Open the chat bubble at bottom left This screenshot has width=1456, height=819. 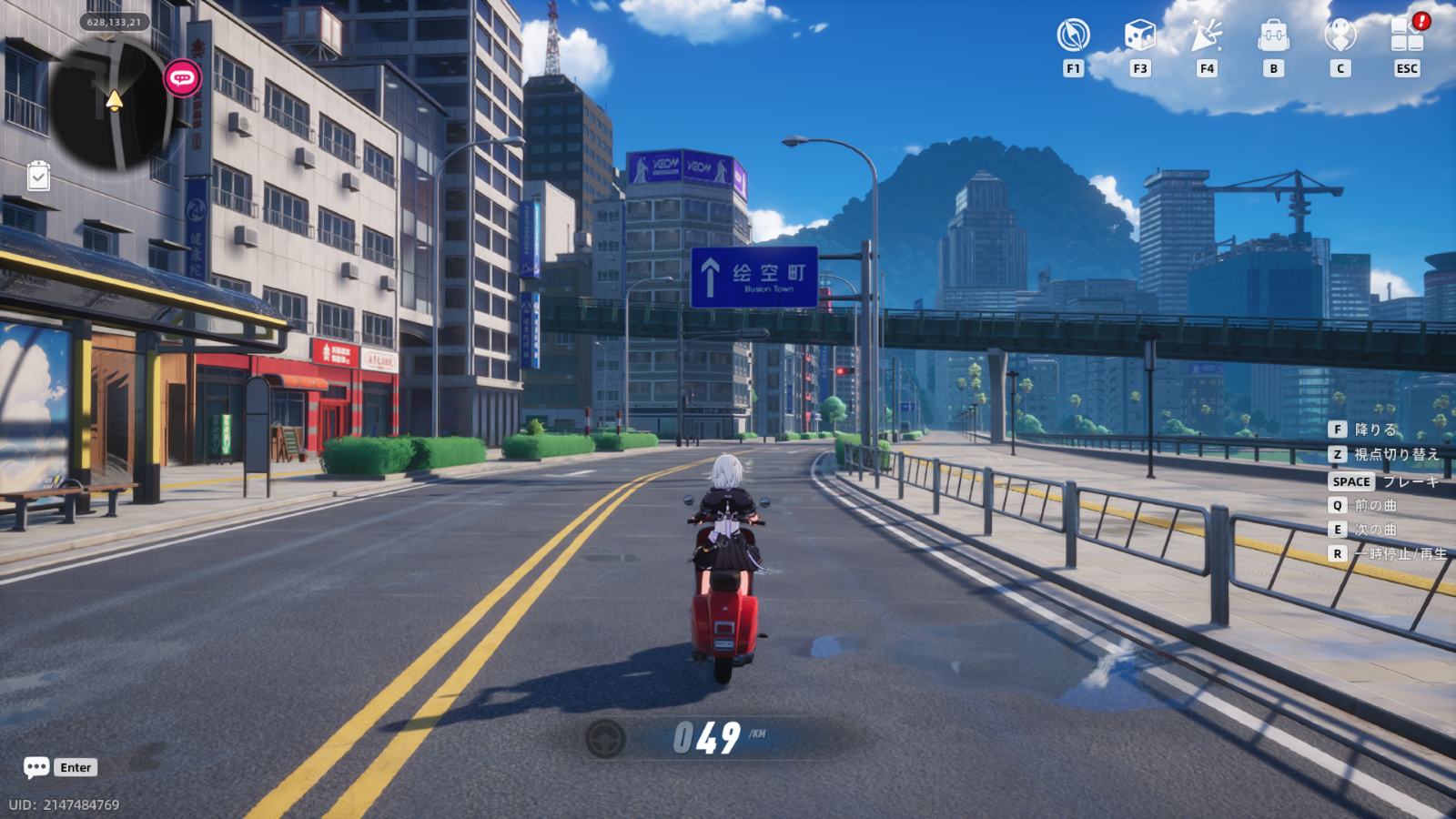pos(36,767)
